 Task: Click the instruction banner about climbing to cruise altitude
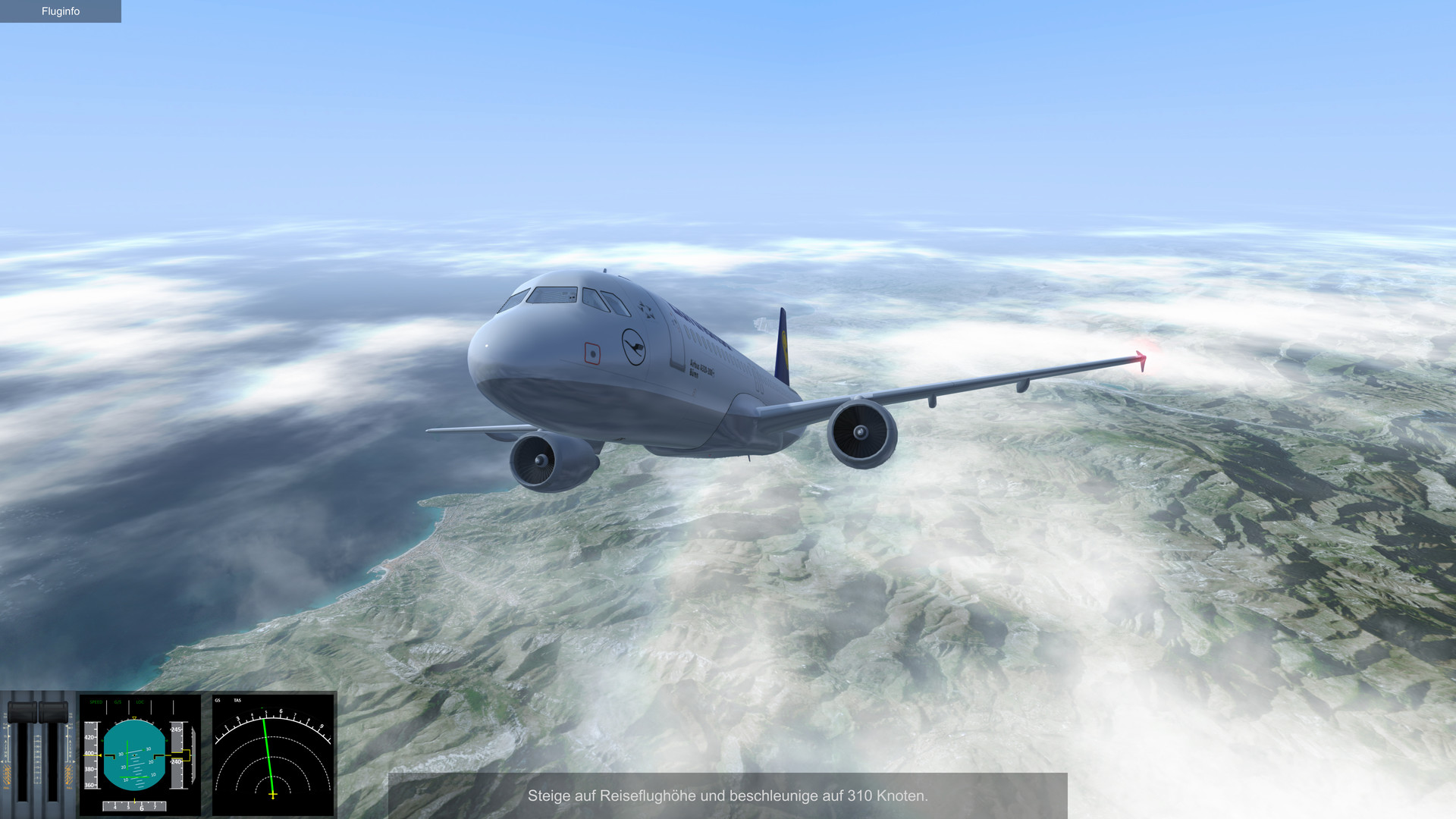click(728, 797)
